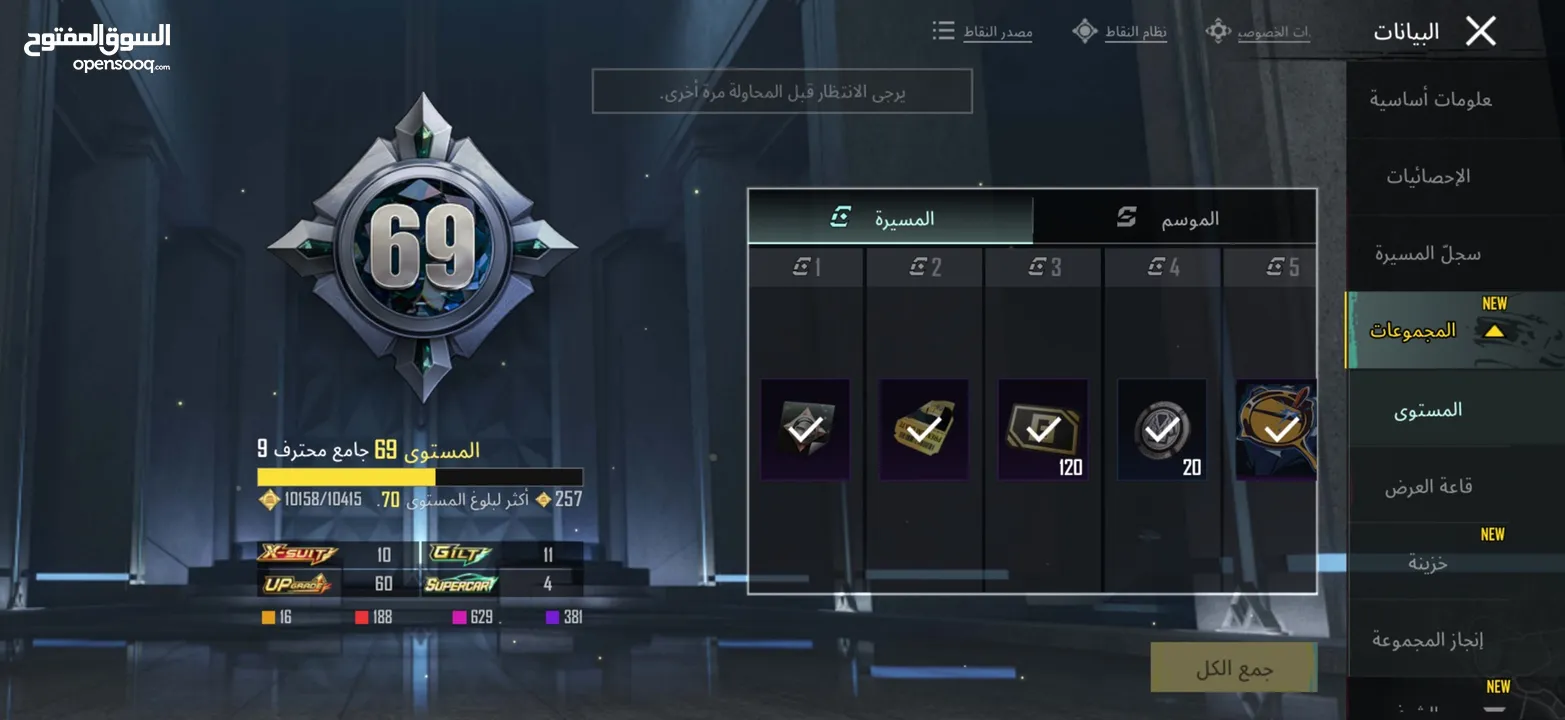1565x720 pixels.
Task: Switch to the الموسم season tab
Action: coord(1174,219)
